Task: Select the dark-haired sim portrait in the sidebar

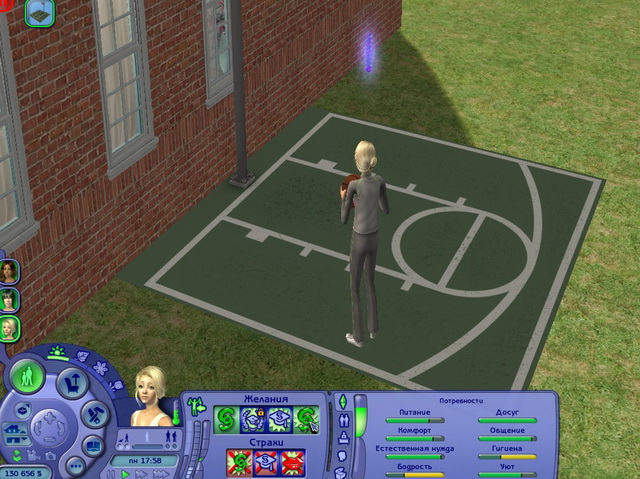Action: 10,299
